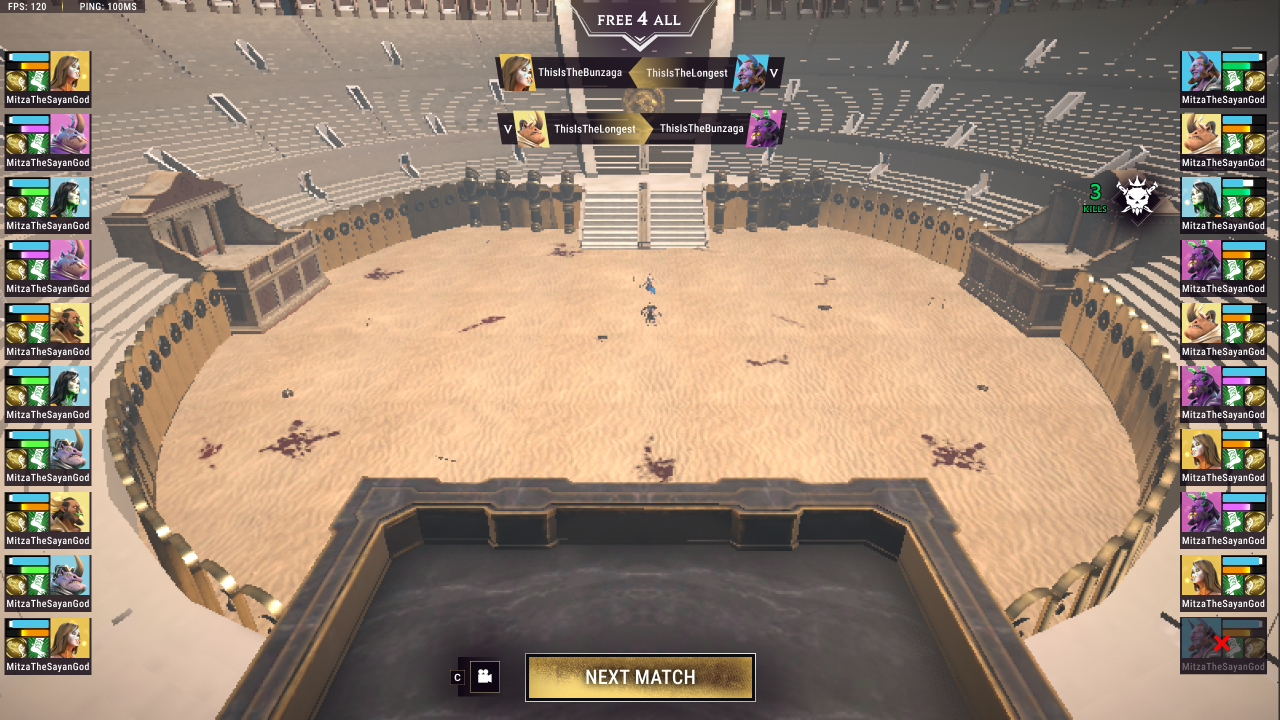Select the eliminated player card with red X
This screenshot has width=1280, height=720.
click(x=1223, y=644)
